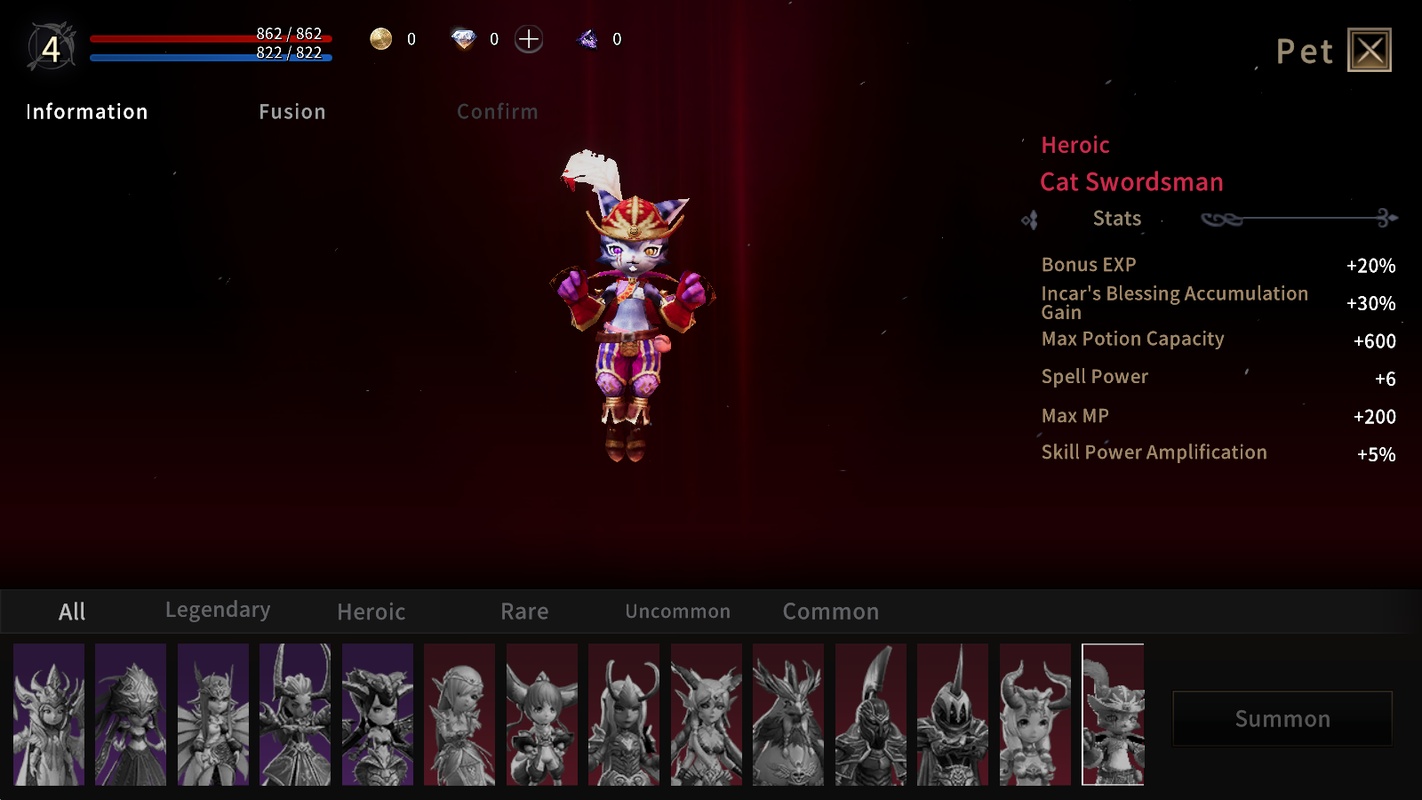View Common pets category

pos(830,612)
